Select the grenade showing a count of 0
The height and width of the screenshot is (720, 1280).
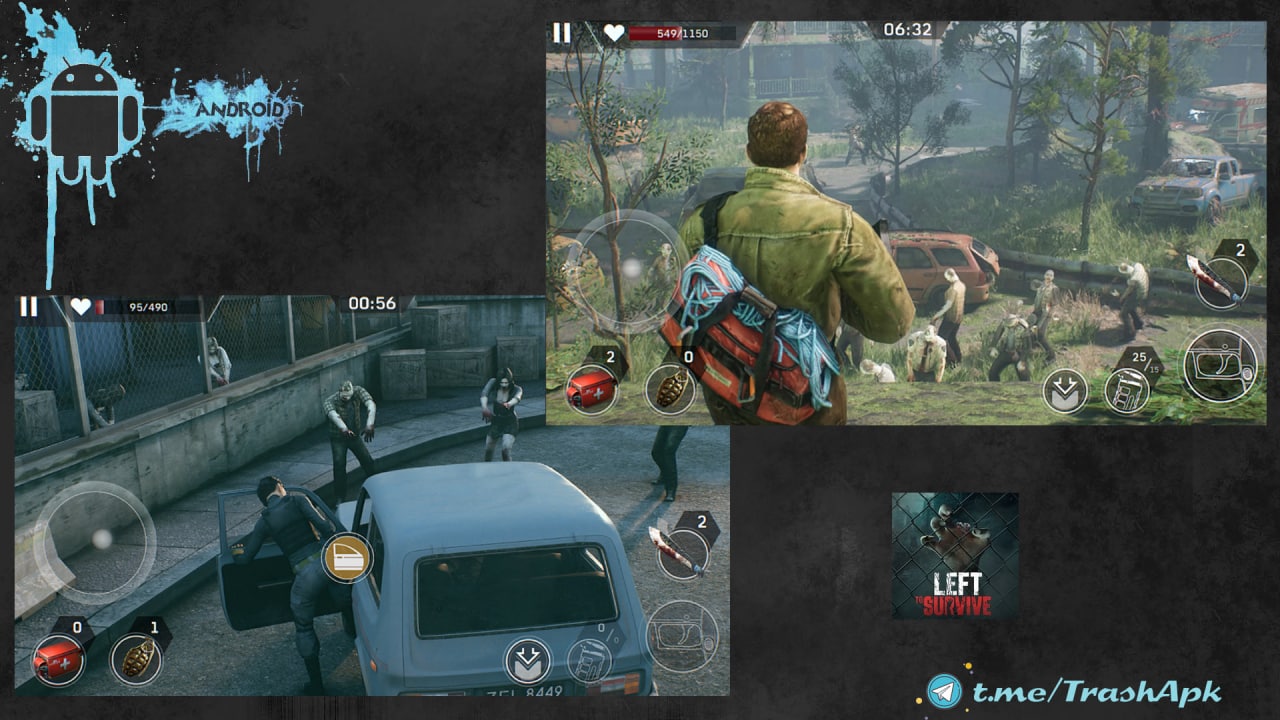[x=669, y=389]
